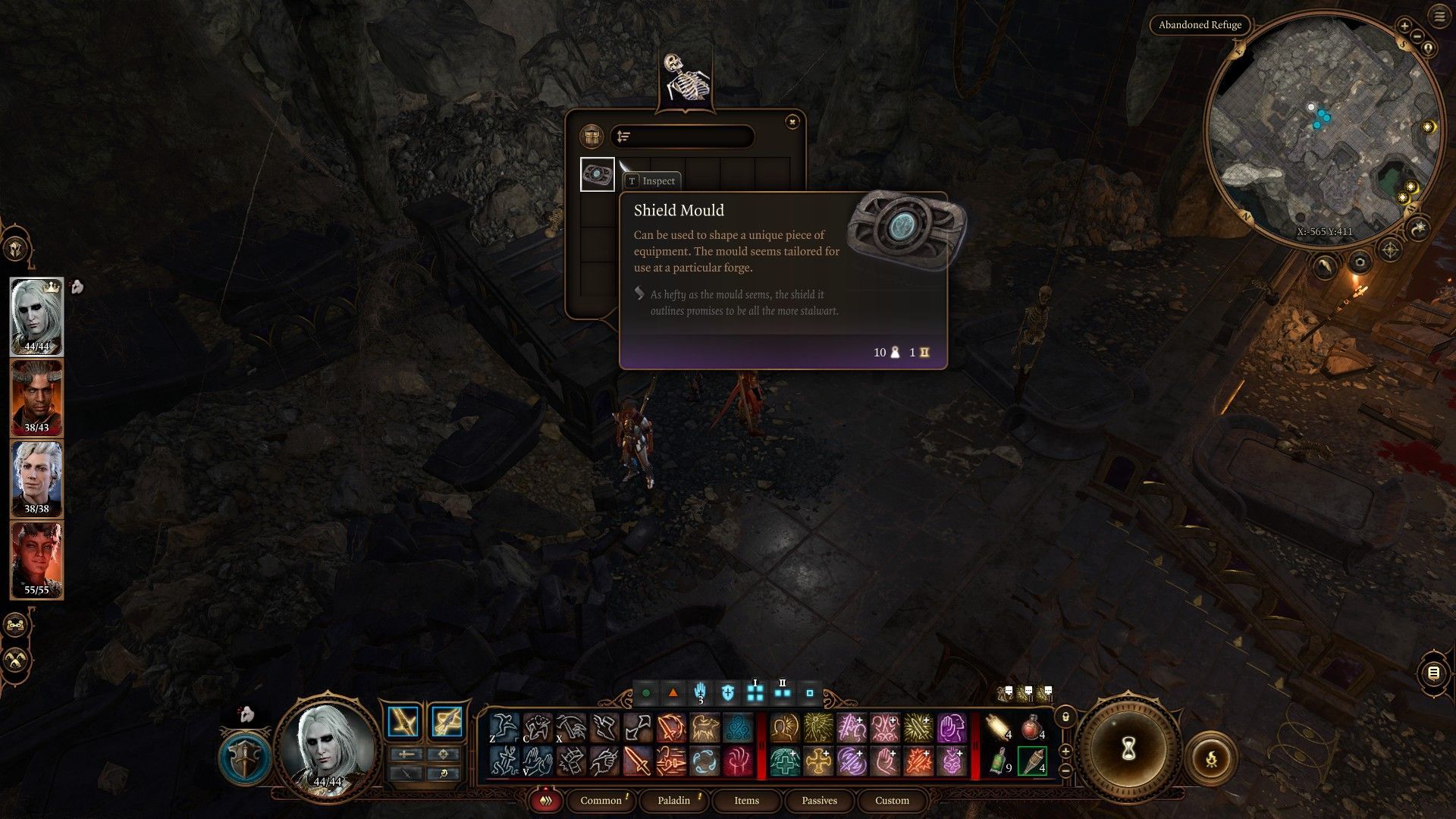This screenshot has width=1456, height=819.
Task: Use the red healing potion
Action: (1031, 728)
